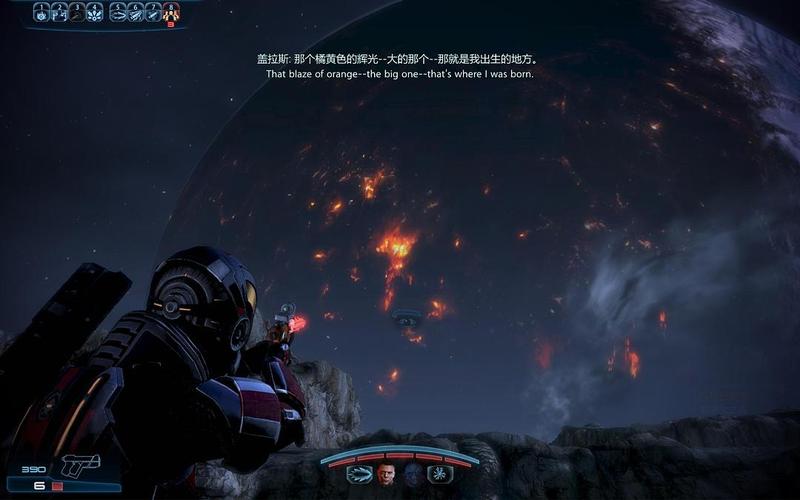Select the red-lit human squadmate portrait

pyautogui.click(x=386, y=474)
